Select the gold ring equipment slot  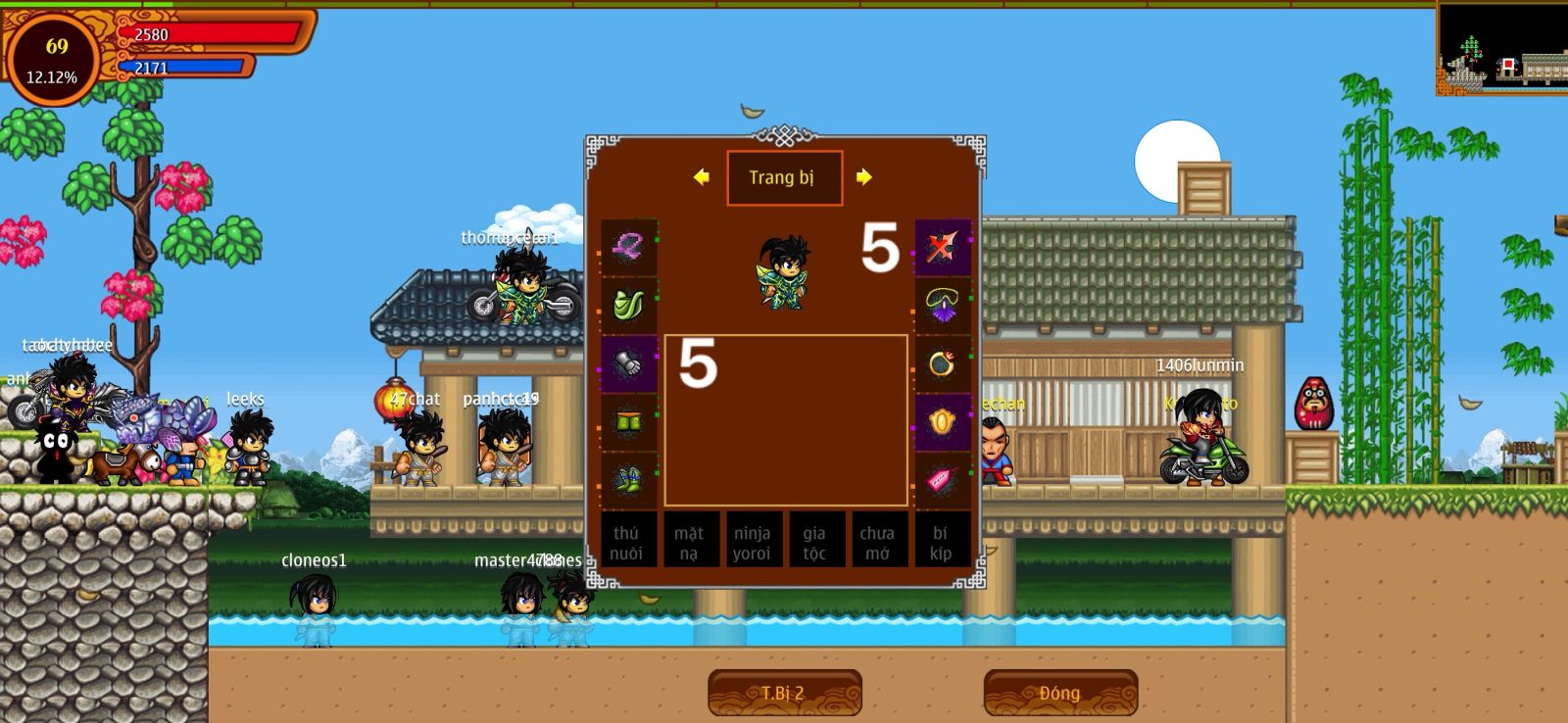[x=942, y=364]
